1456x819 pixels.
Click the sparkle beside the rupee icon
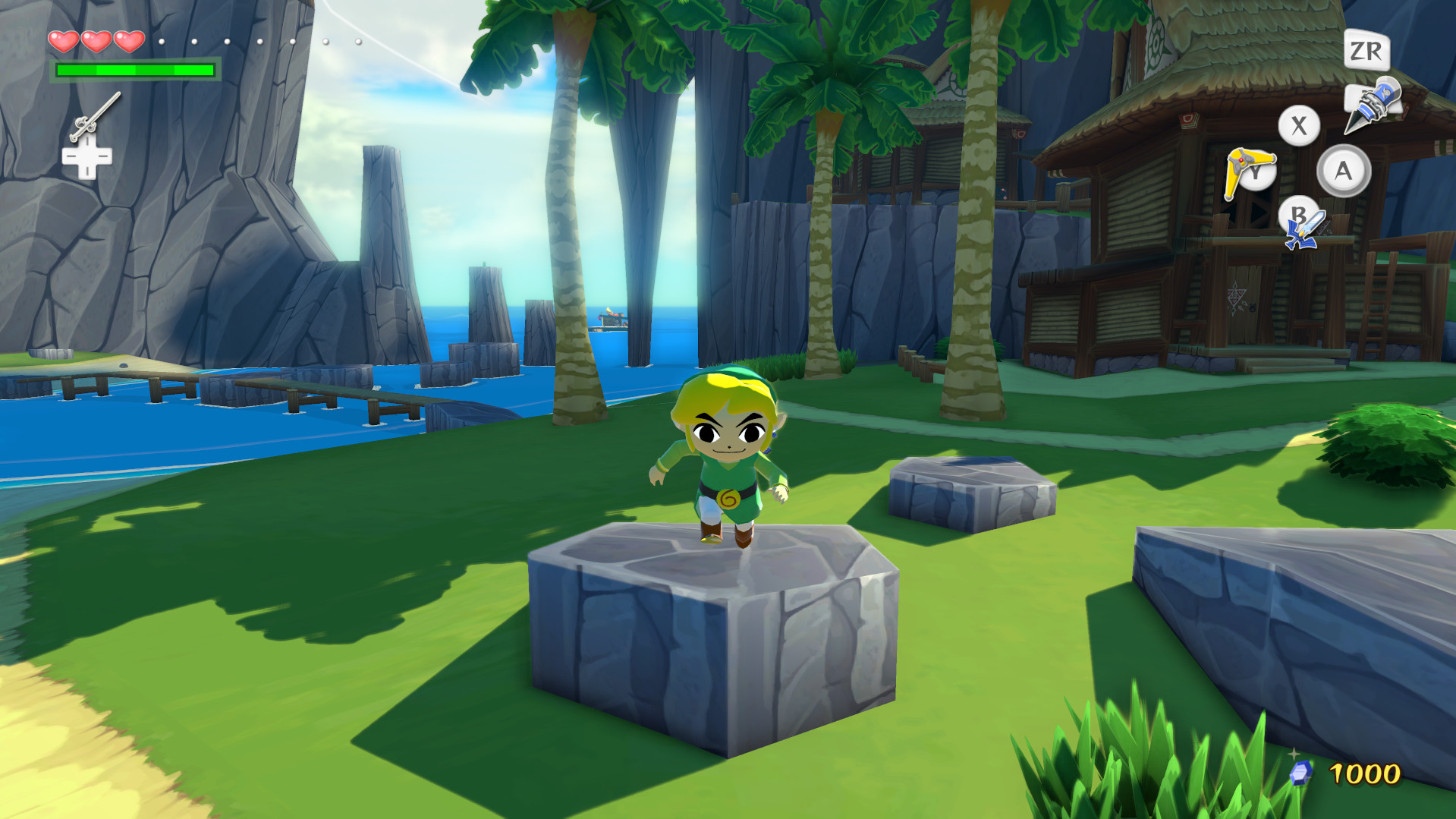[x=1294, y=753]
